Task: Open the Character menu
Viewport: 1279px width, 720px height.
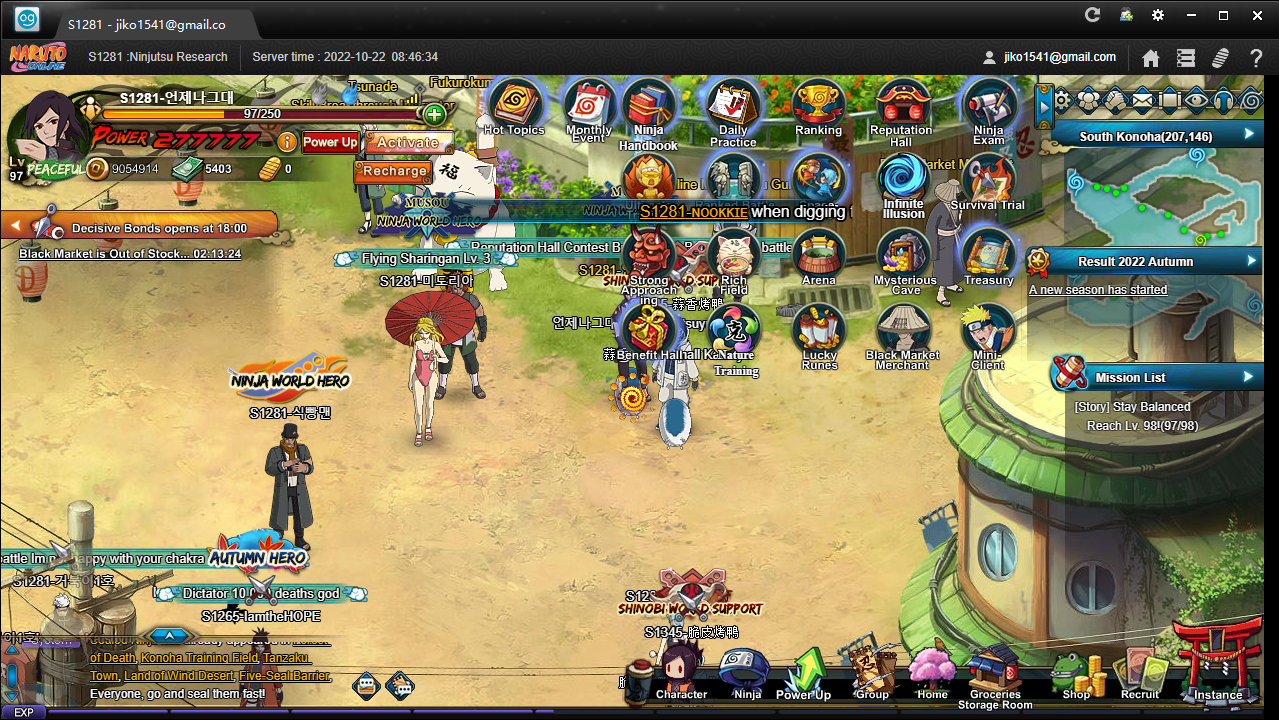Action: (x=681, y=670)
